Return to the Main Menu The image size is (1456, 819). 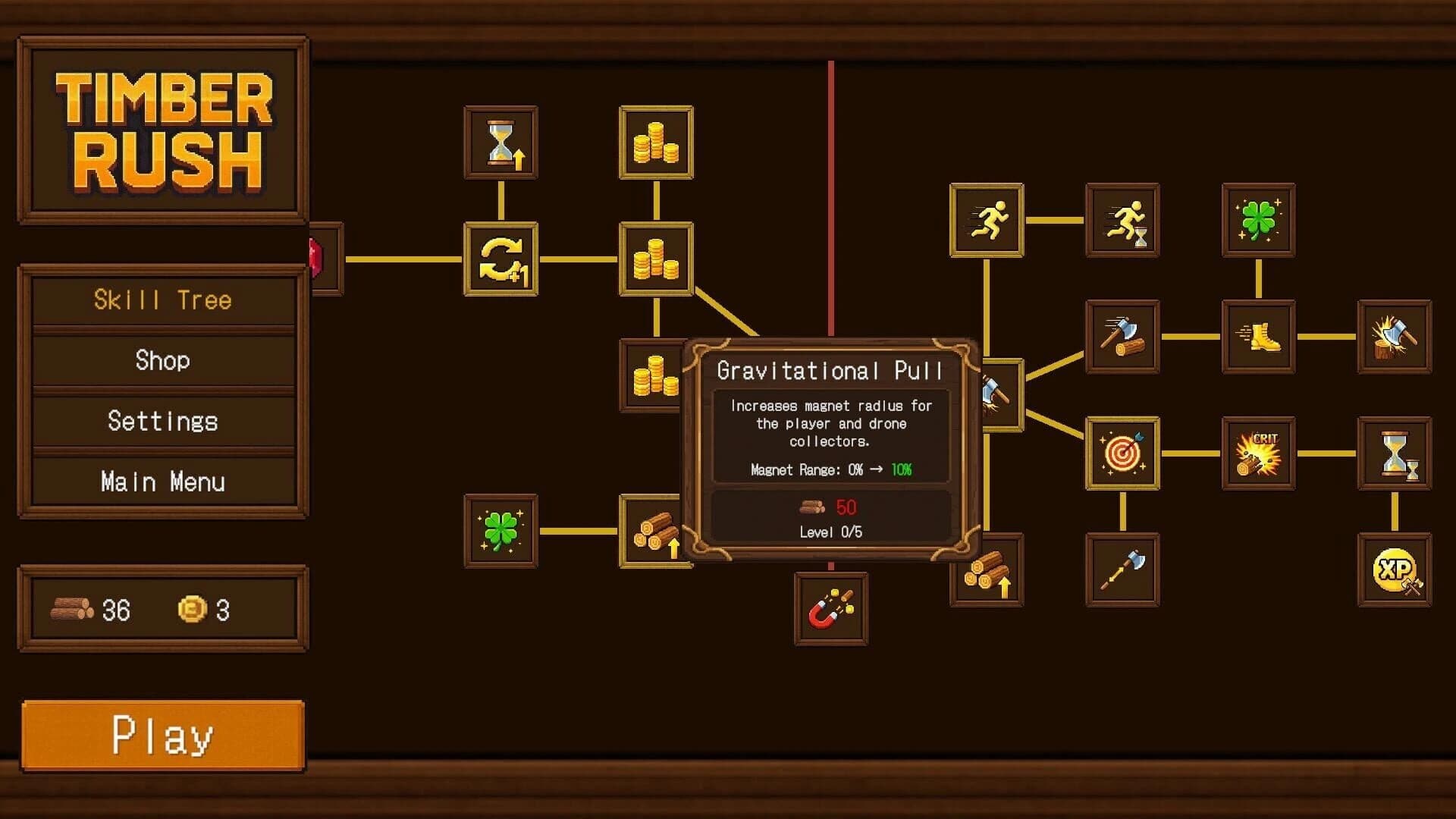click(x=162, y=482)
